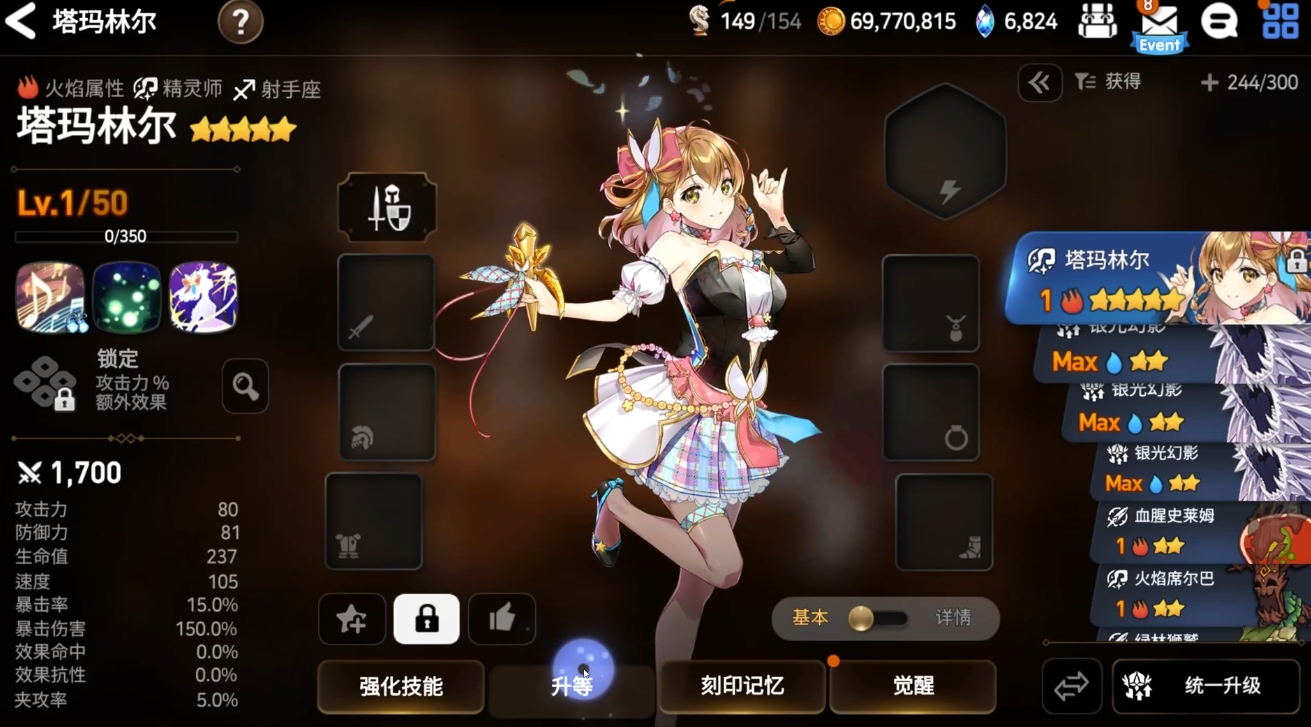
Task: Collapse the hero list with the double chevron
Action: 1039,83
